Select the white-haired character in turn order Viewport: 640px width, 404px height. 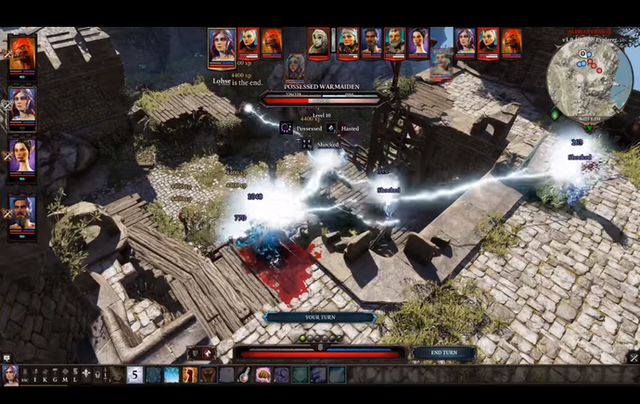click(319, 41)
